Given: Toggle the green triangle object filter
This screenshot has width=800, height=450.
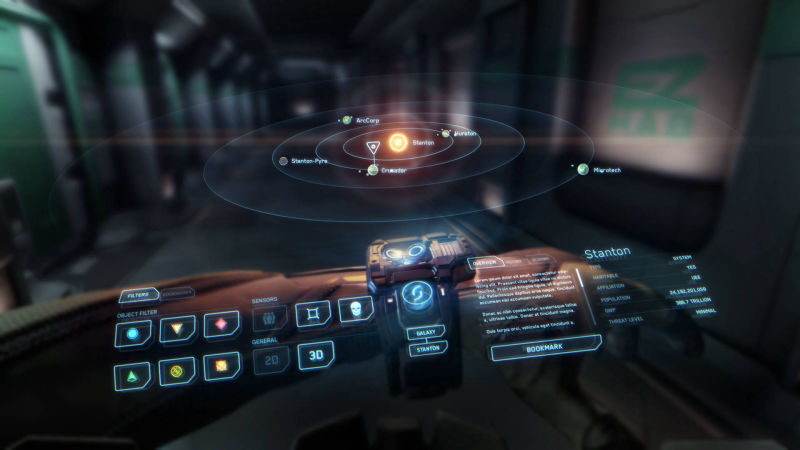Looking at the screenshot, I should pyautogui.click(x=133, y=375).
